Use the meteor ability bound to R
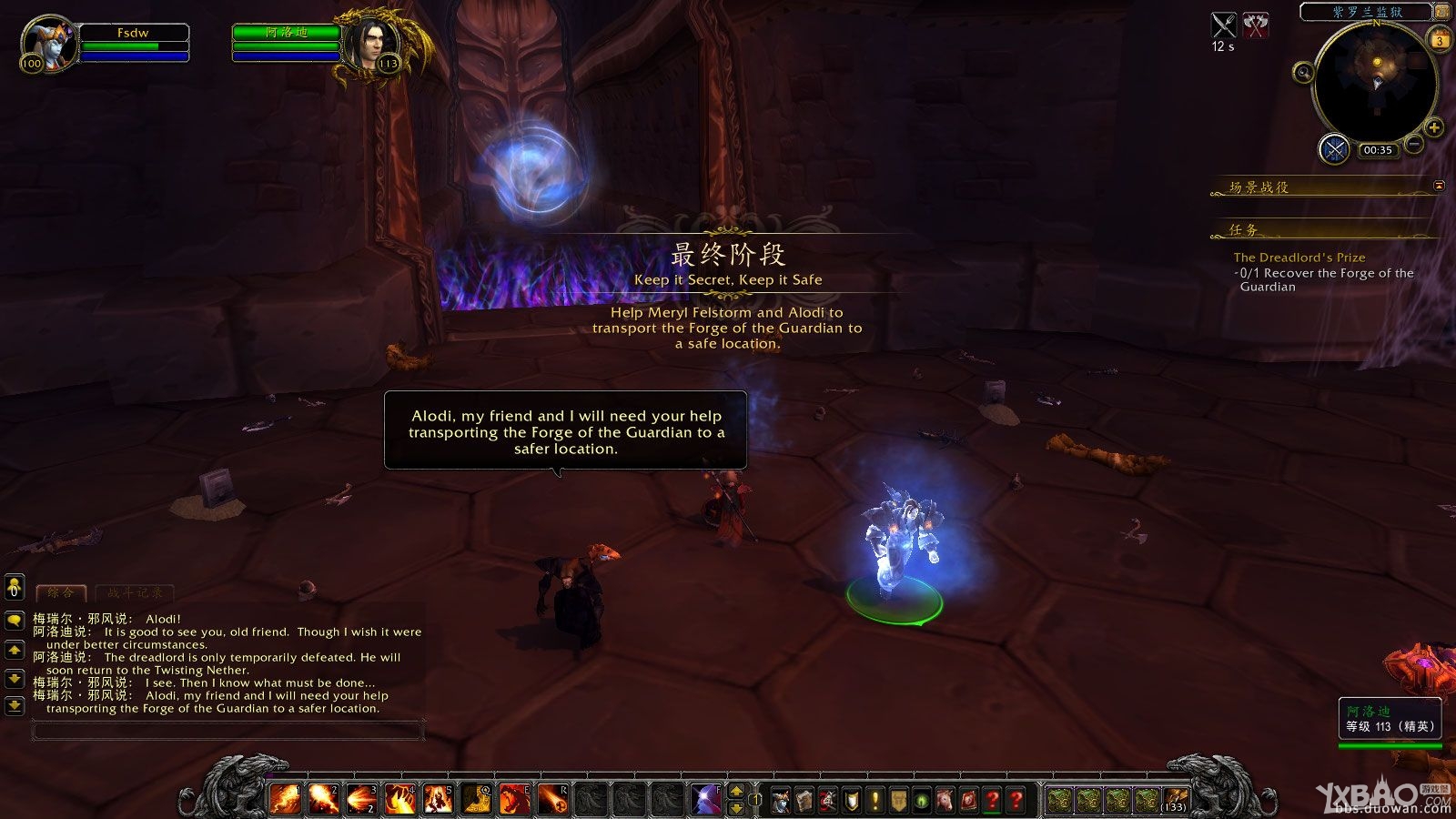Image resolution: width=1456 pixels, height=819 pixels. click(x=553, y=799)
